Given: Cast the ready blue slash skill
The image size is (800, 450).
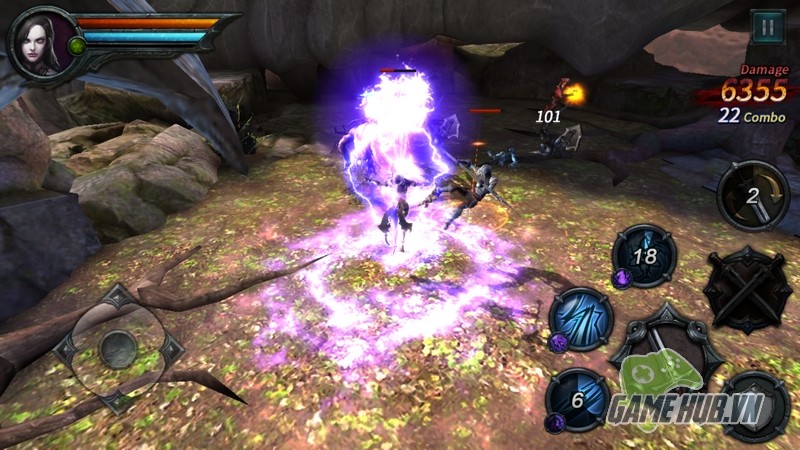Looking at the screenshot, I should click(581, 320).
